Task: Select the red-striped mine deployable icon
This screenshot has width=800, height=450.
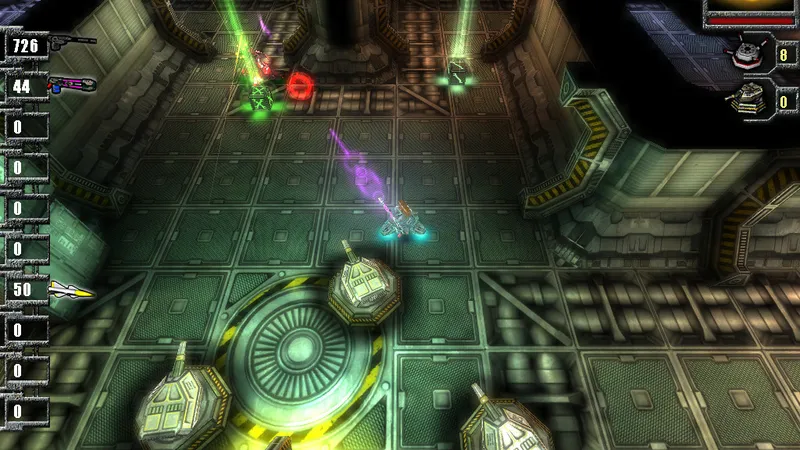Action: coord(746,51)
